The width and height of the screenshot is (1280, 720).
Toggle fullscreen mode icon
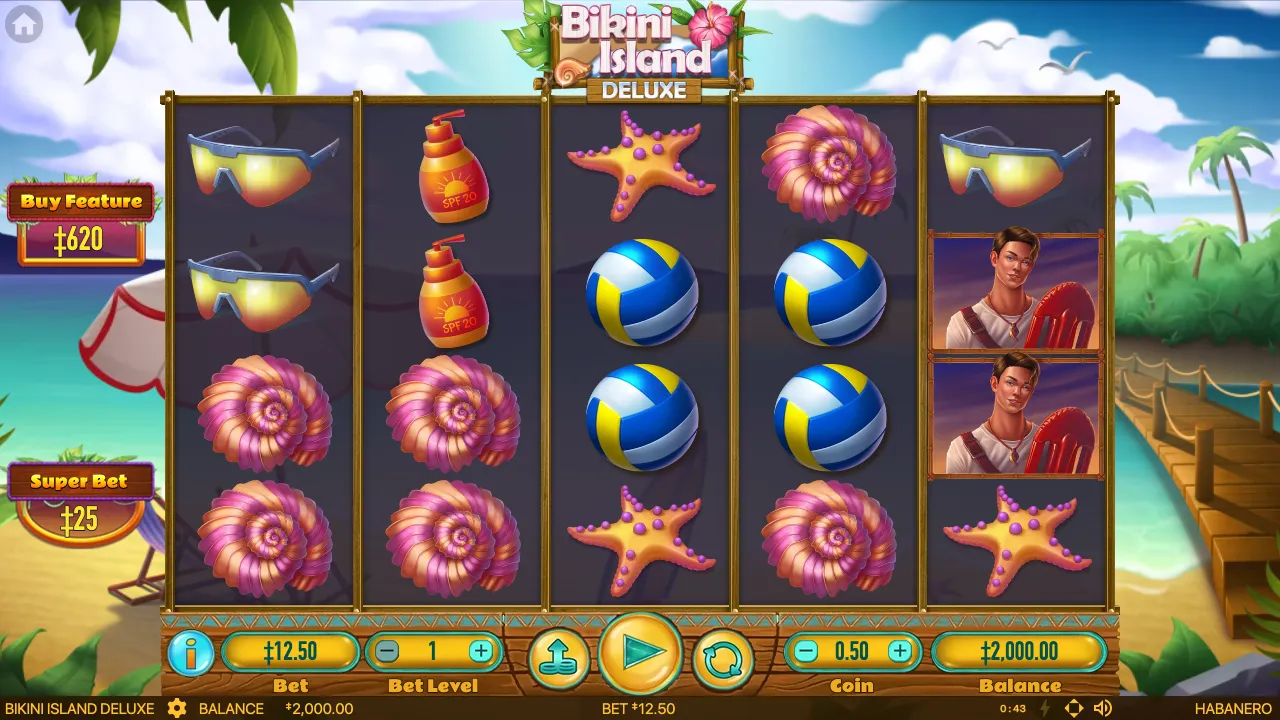(1073, 708)
